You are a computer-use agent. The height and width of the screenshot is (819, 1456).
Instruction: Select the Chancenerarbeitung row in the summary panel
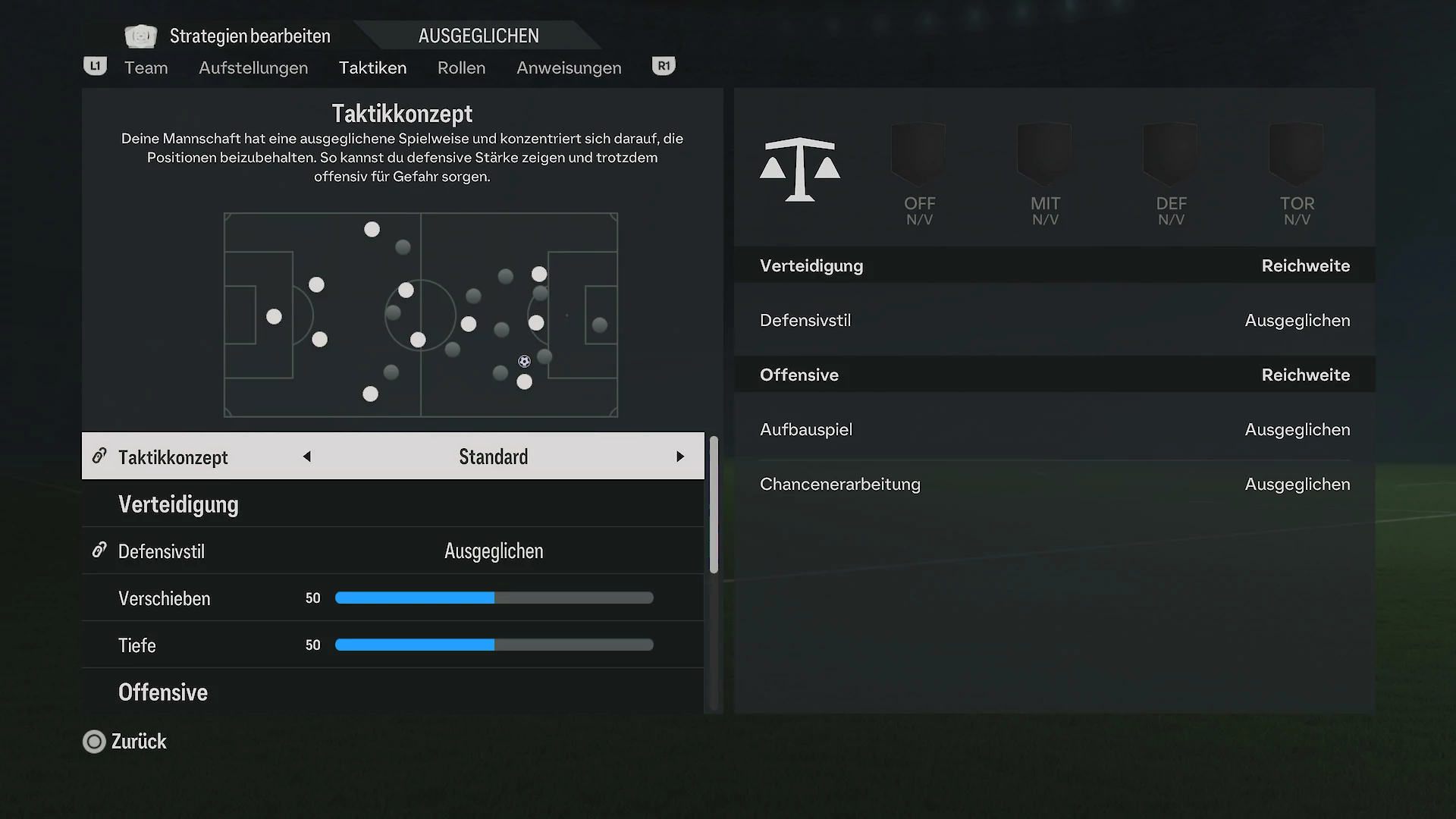coord(1054,485)
